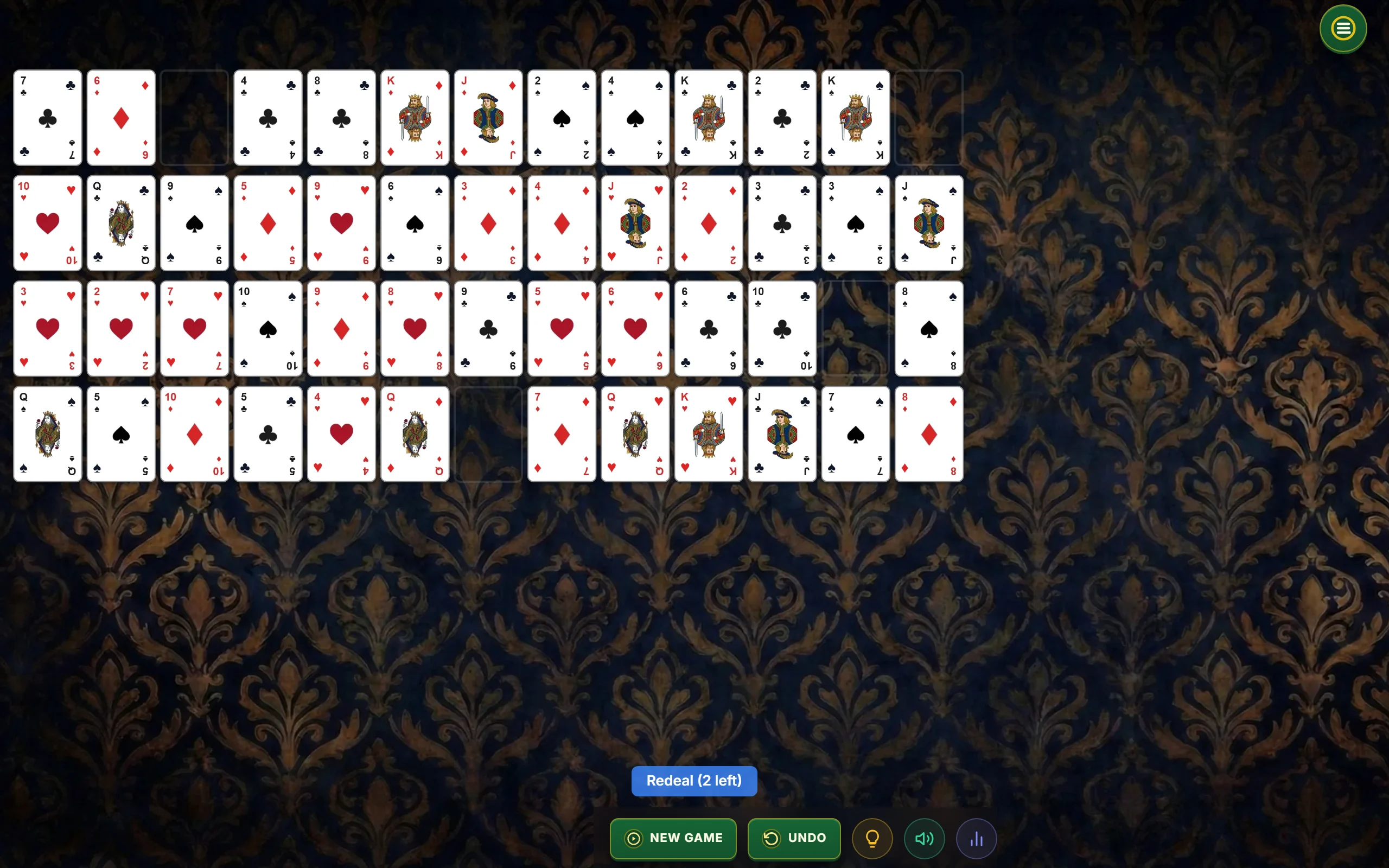
Task: Open the statistics bar-chart icon
Action: (x=976, y=838)
